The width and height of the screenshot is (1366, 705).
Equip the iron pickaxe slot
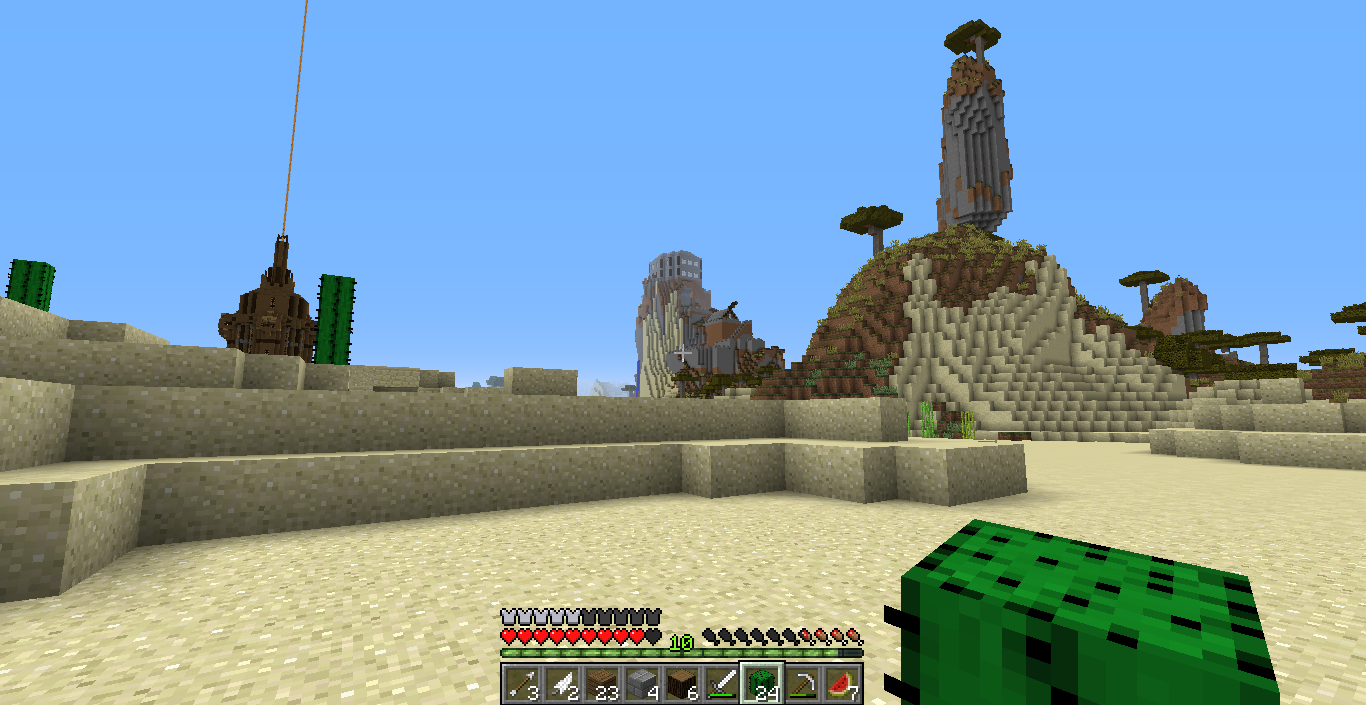click(801, 684)
